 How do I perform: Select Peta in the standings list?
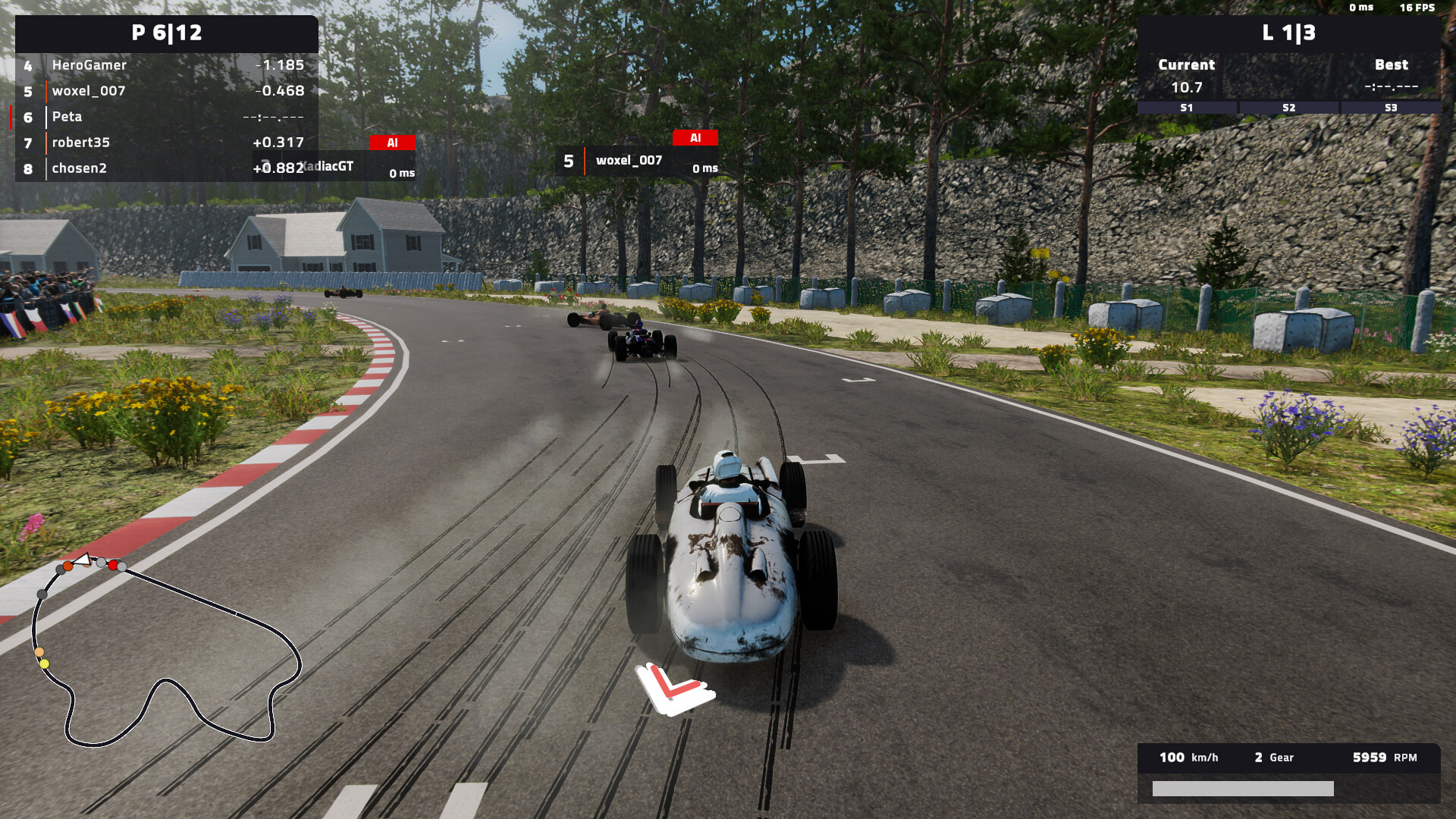pos(67,117)
